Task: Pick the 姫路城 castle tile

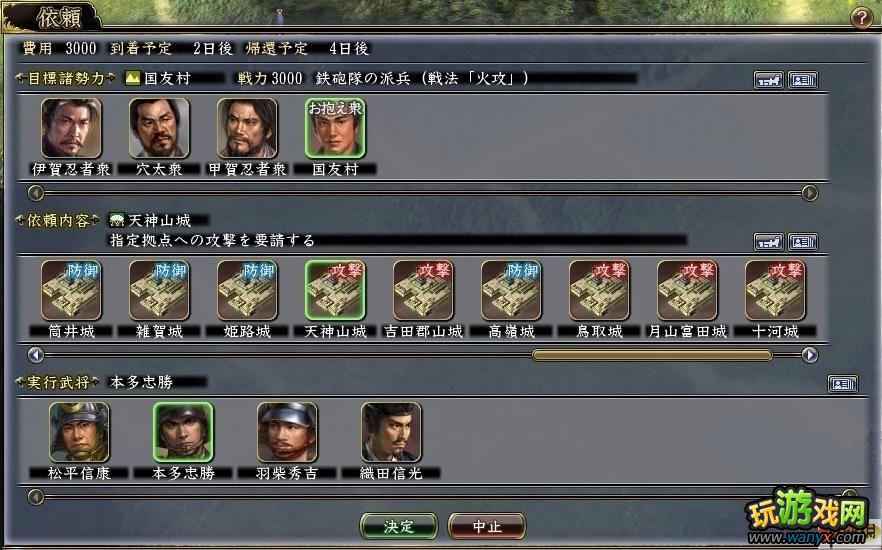Action: [x=247, y=291]
